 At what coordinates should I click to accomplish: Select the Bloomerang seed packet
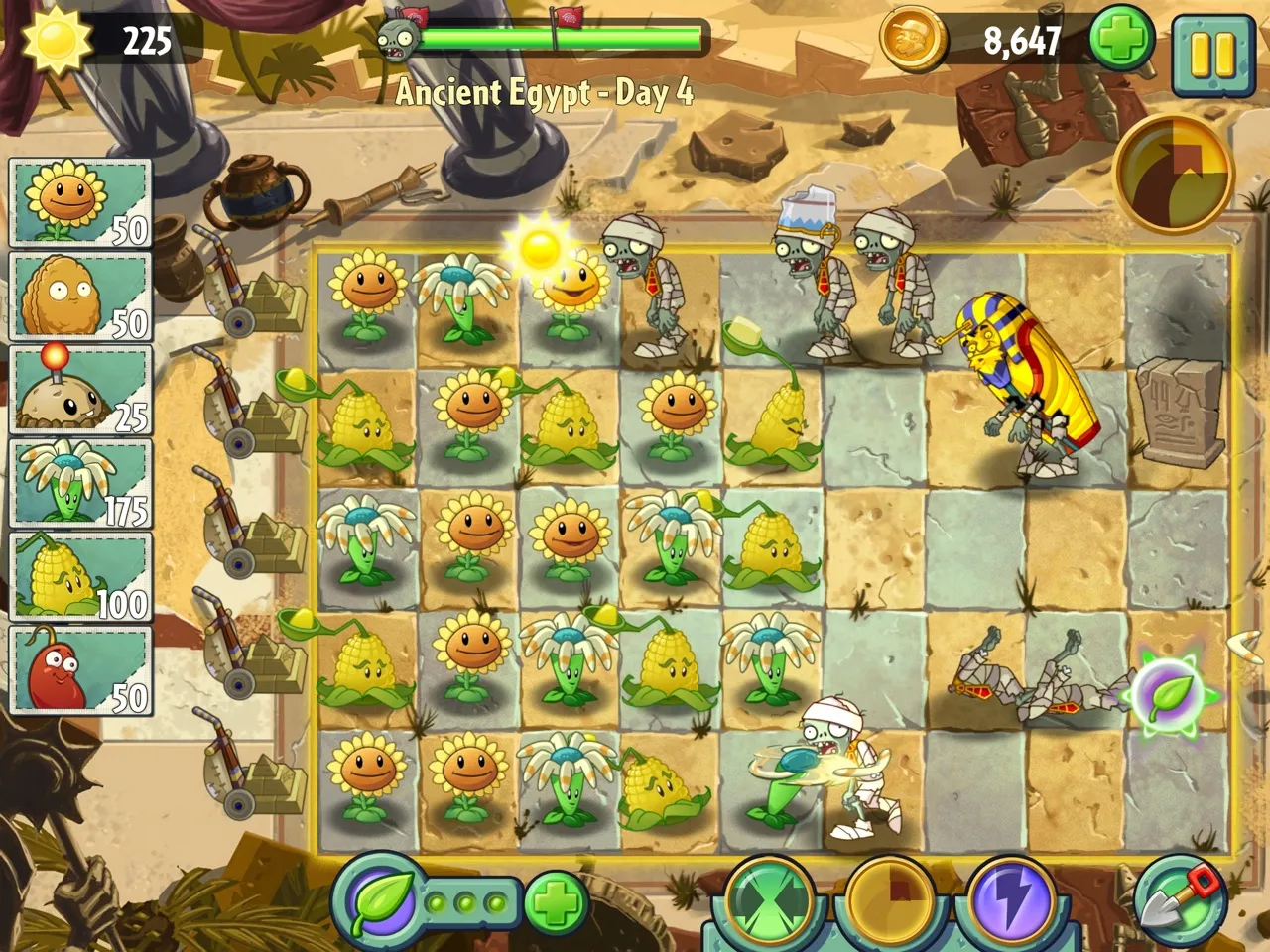coord(79,483)
